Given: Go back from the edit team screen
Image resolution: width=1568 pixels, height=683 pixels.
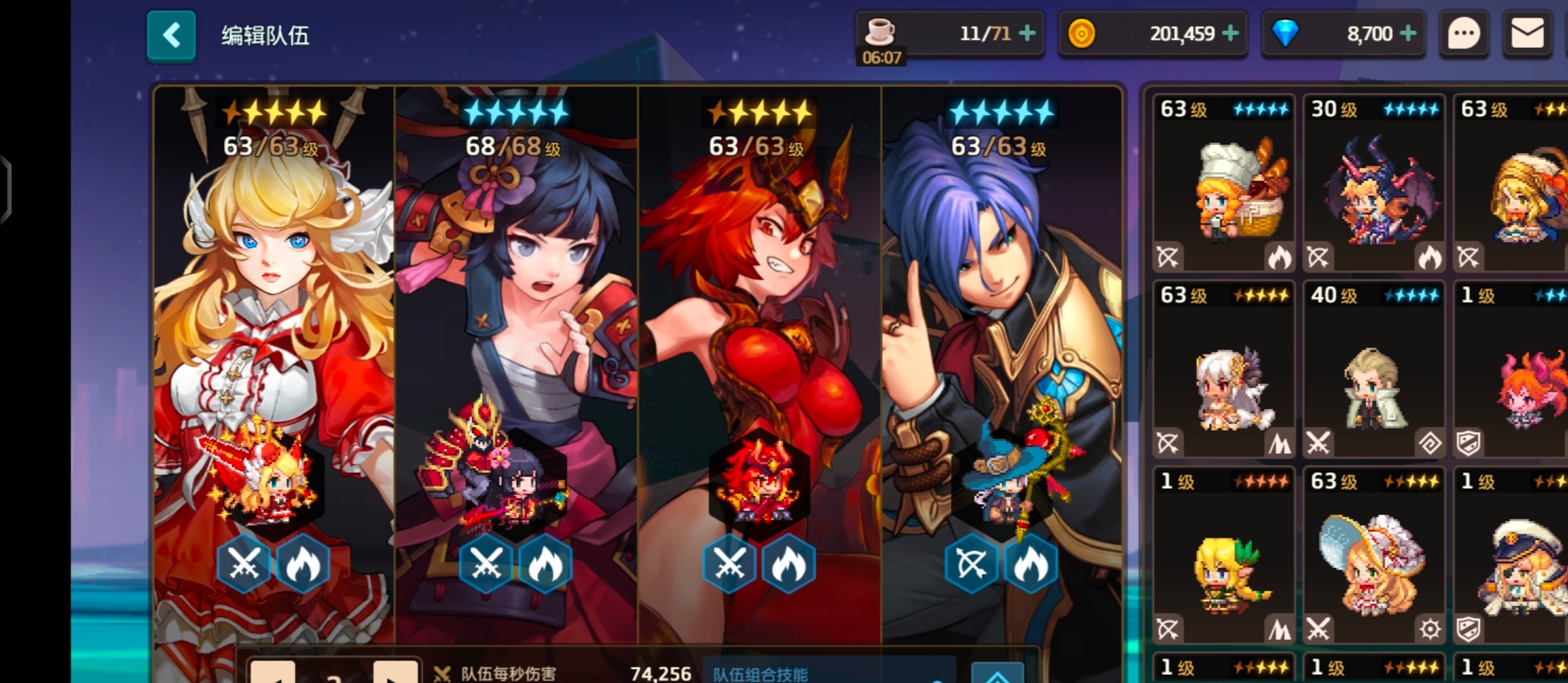Looking at the screenshot, I should click(x=171, y=36).
